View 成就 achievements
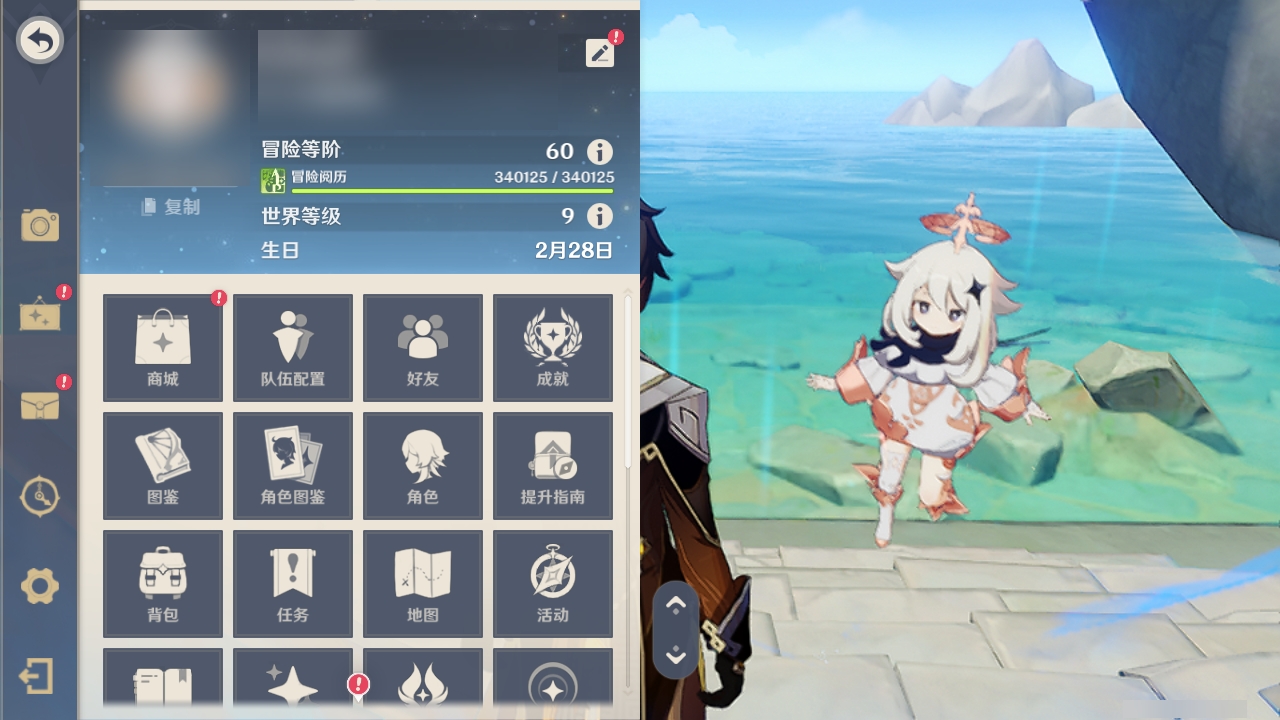1280x720 pixels. (552, 347)
